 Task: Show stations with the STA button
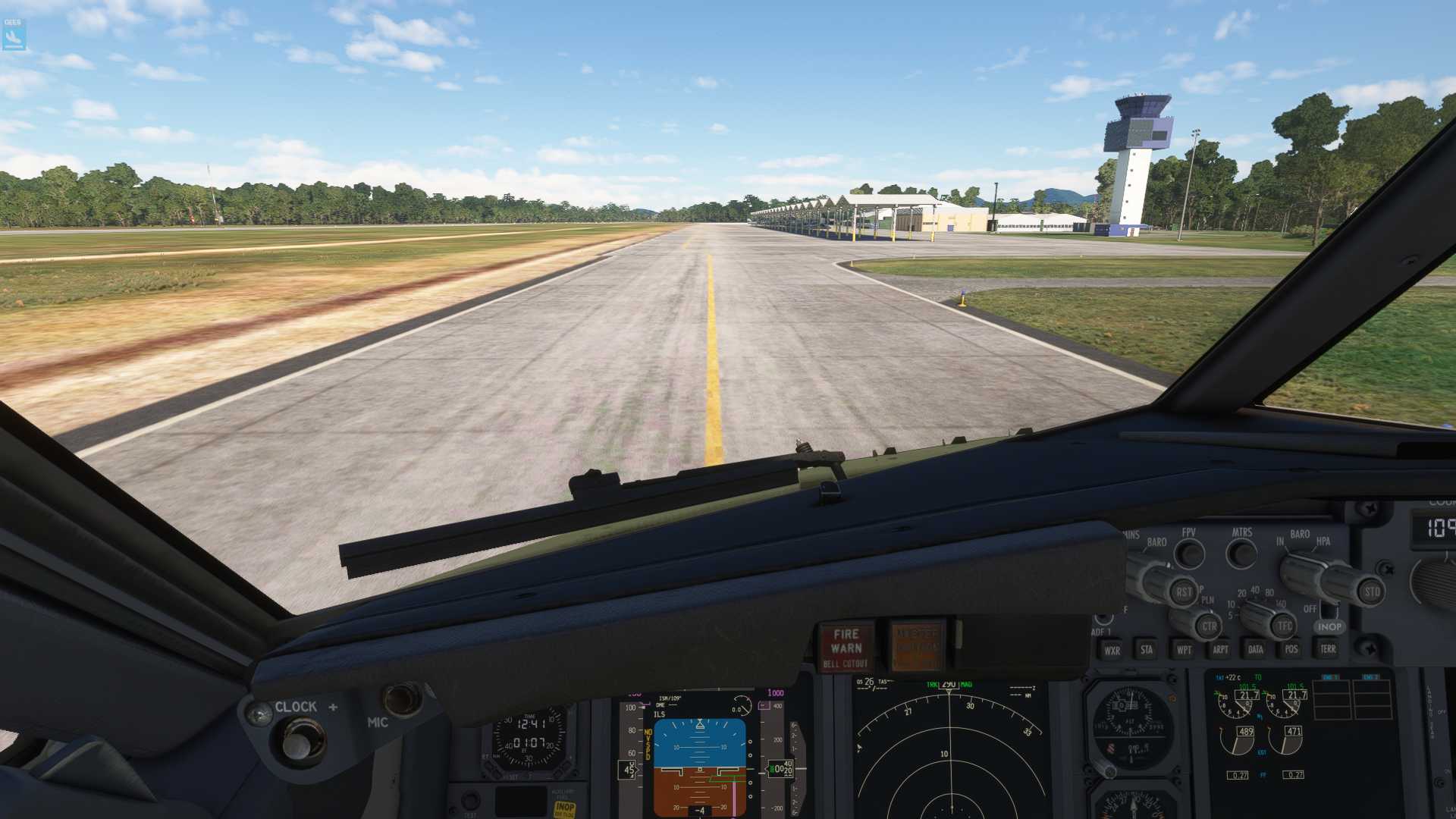(1147, 650)
